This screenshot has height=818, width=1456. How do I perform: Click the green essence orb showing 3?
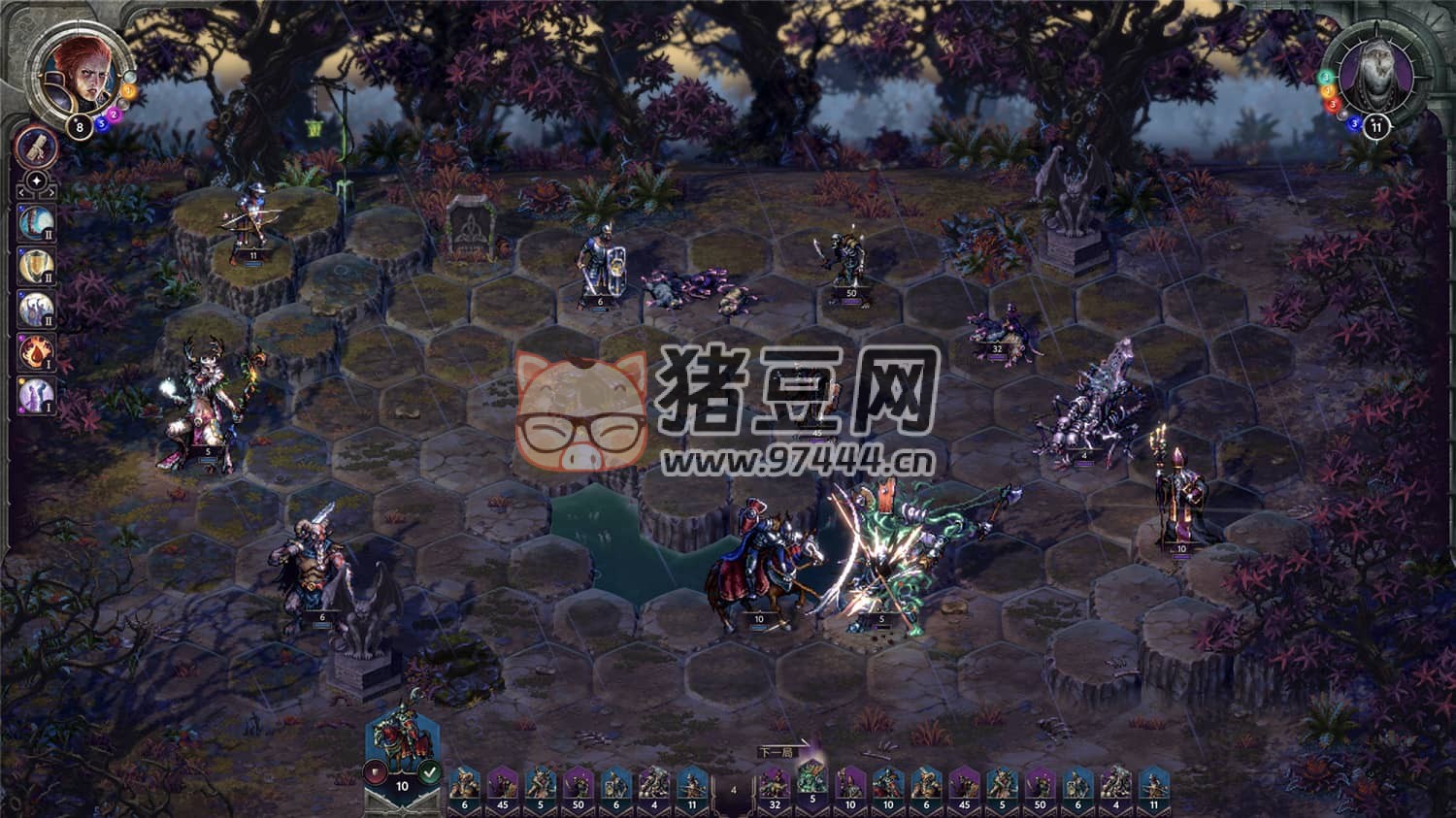coord(1326,78)
